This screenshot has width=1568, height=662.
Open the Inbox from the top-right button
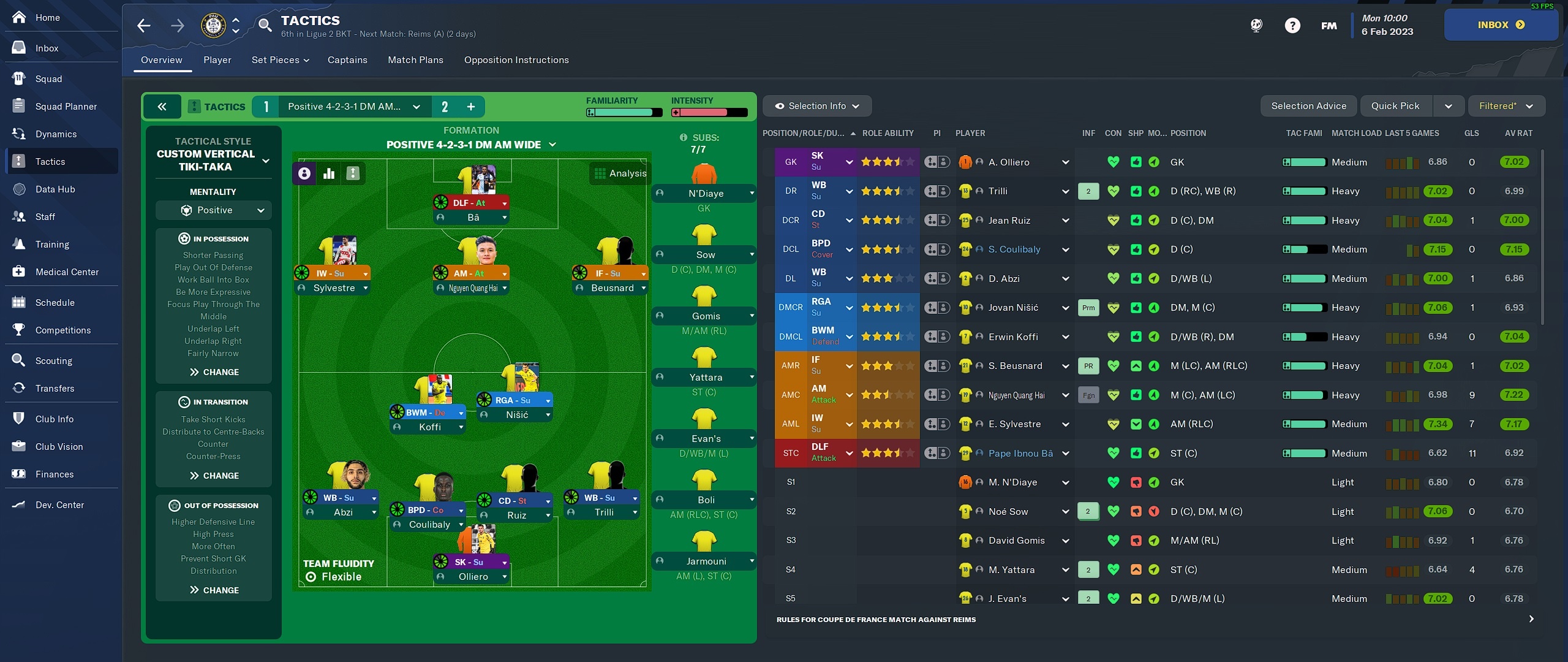(1501, 25)
